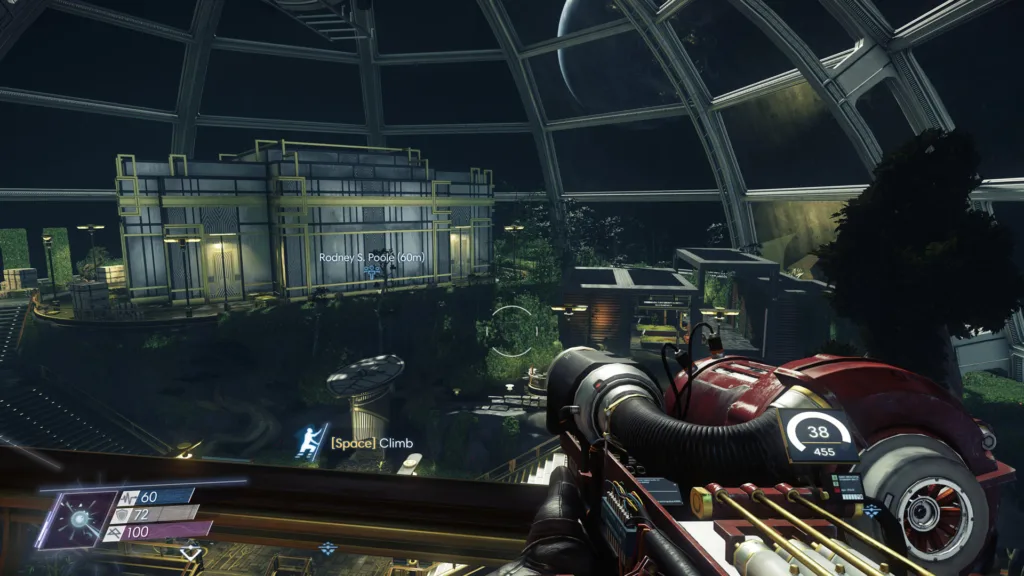Click the Rodney S. Poole objective marker
This screenshot has width=1024, height=576.
pyautogui.click(x=372, y=271)
